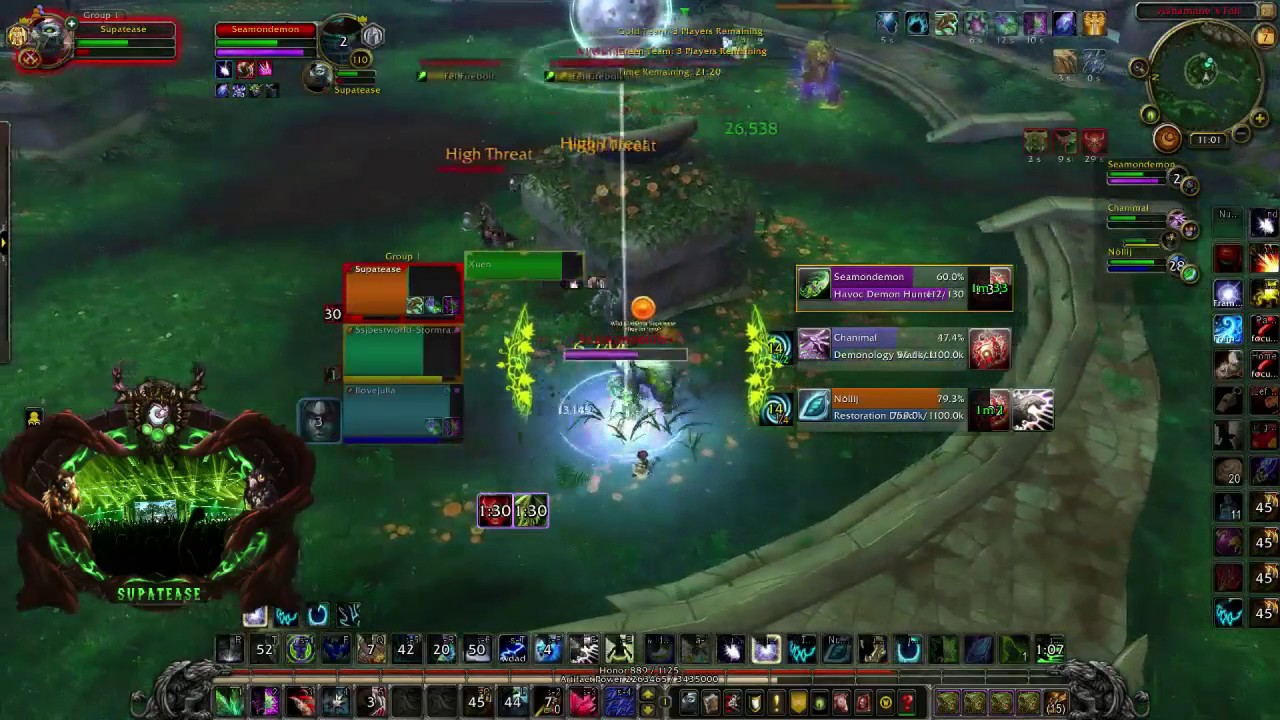Zoom in the minimap with plus button
The width and height of the screenshot is (1280, 720).
(x=1259, y=120)
